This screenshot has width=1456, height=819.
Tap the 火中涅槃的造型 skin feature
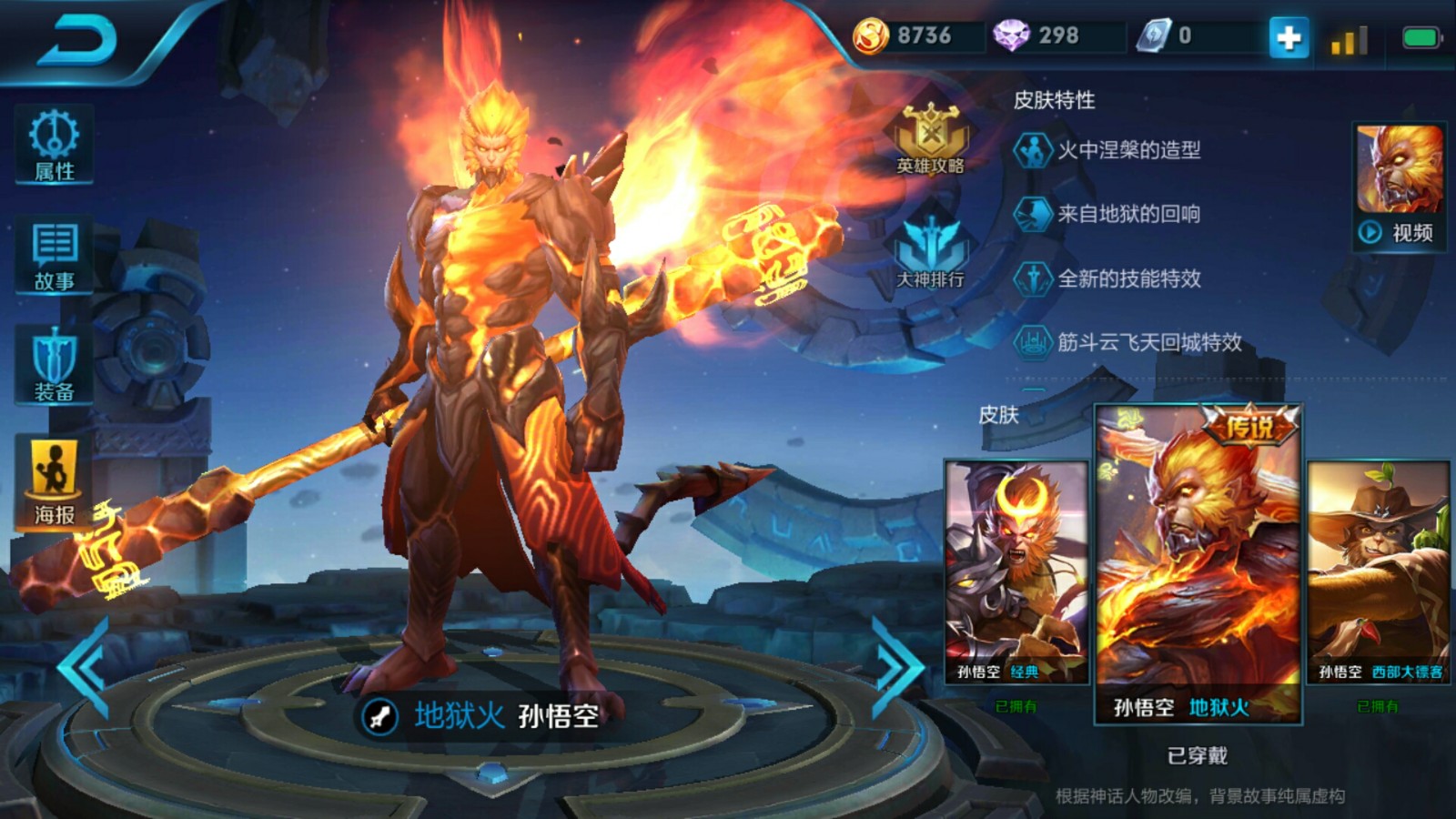1128,150
